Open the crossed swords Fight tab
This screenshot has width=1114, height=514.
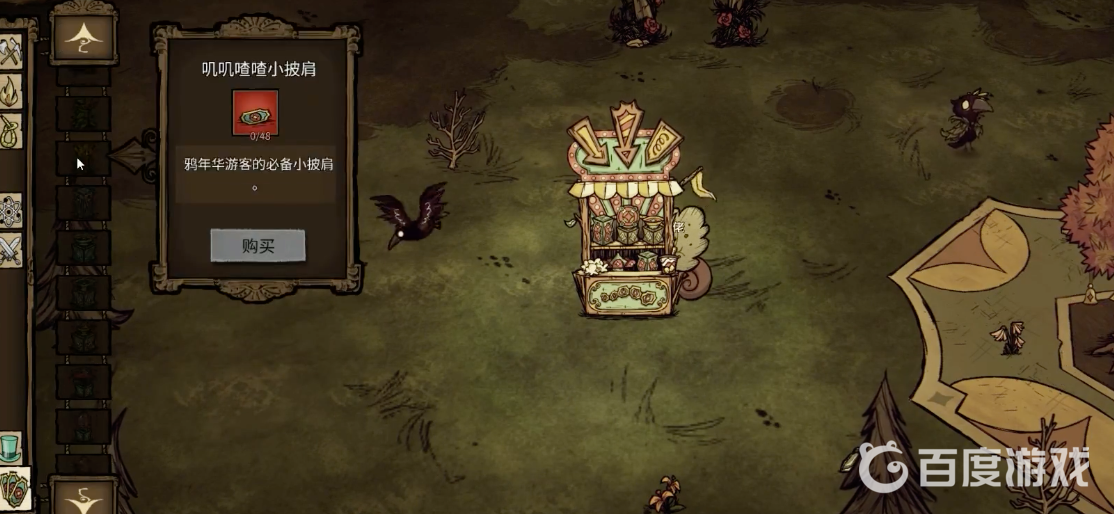10,248
